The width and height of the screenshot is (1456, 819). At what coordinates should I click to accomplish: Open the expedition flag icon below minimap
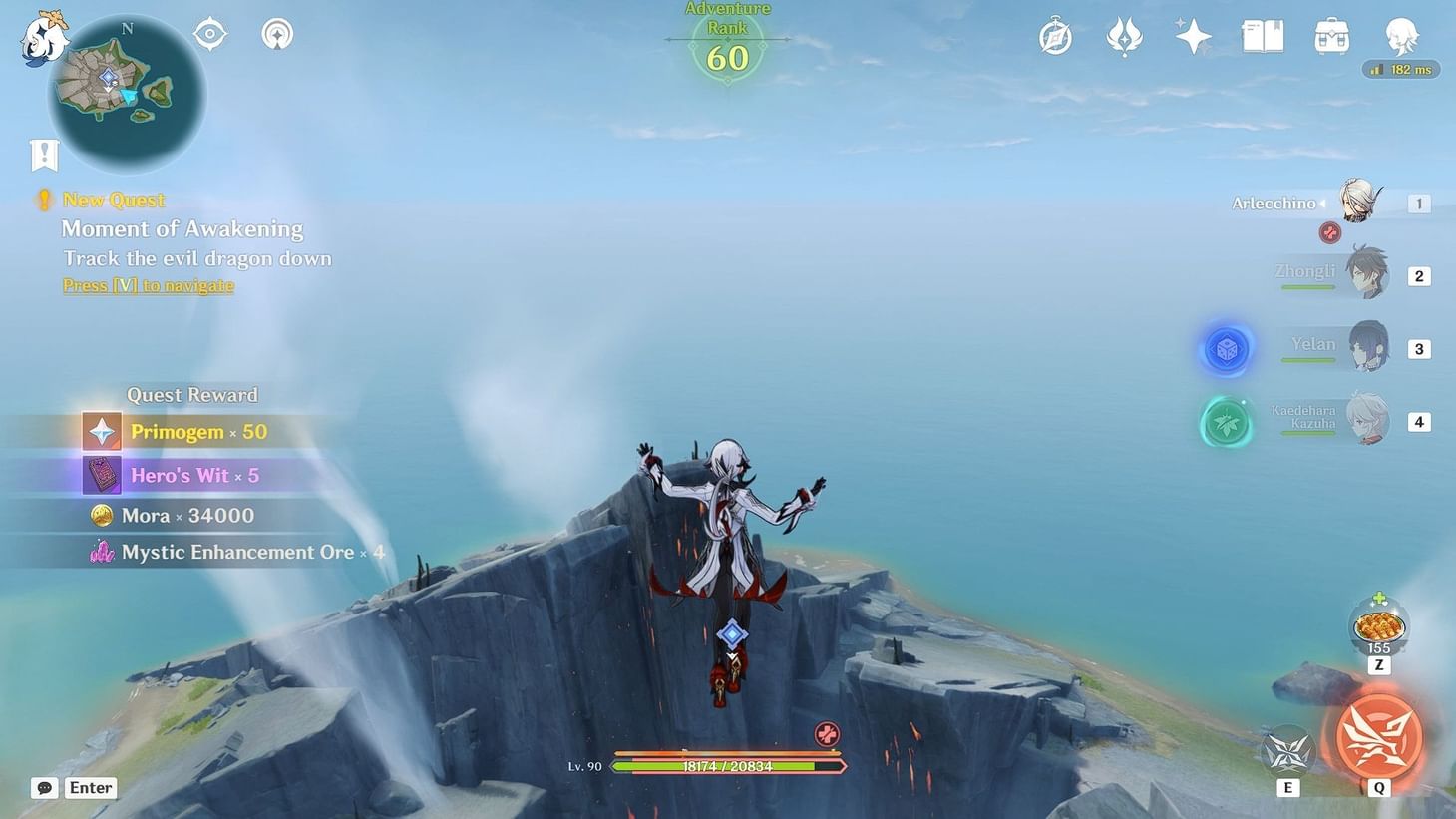pyautogui.click(x=43, y=155)
